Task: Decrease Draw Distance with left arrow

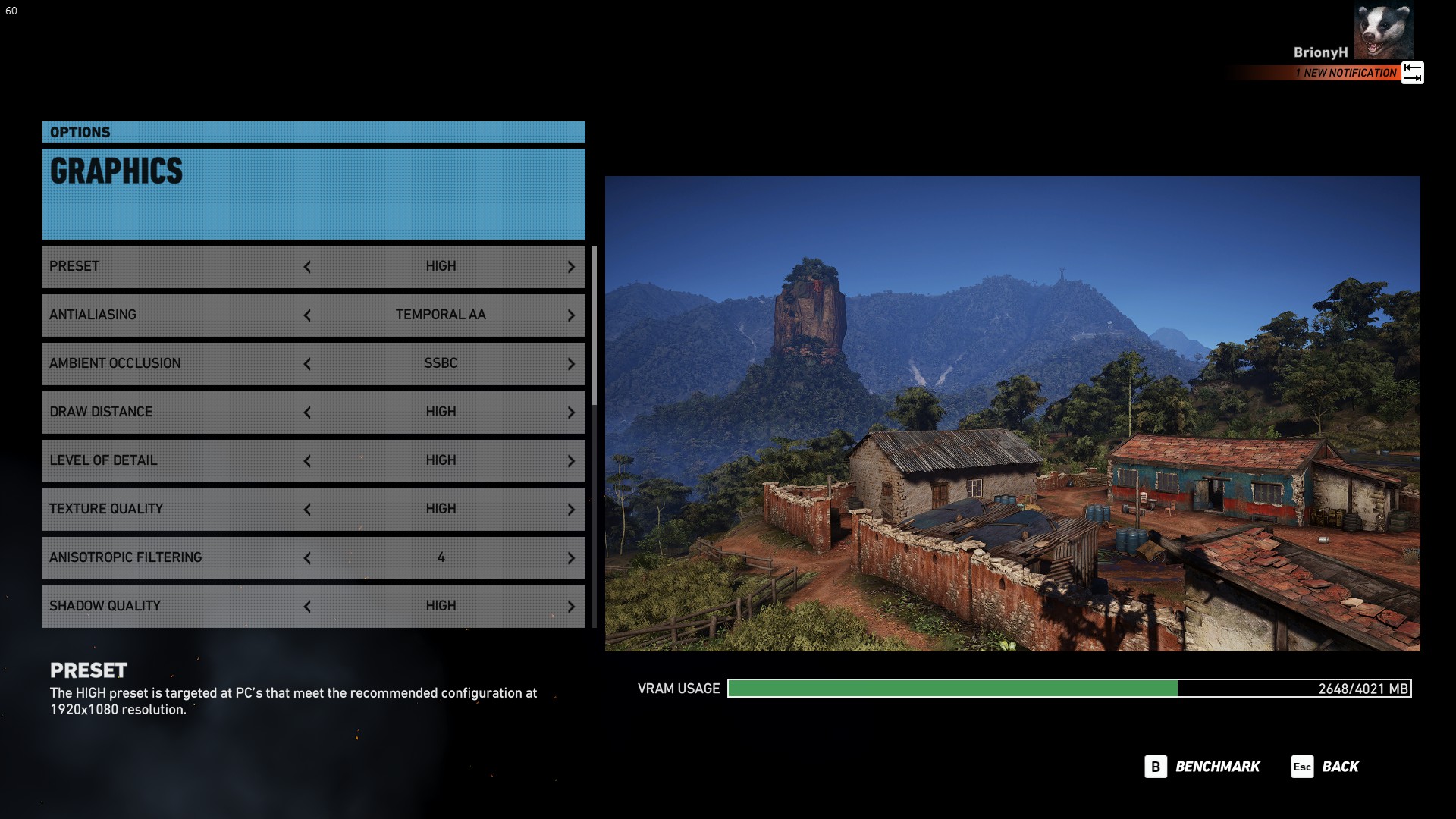Action: coord(307,413)
